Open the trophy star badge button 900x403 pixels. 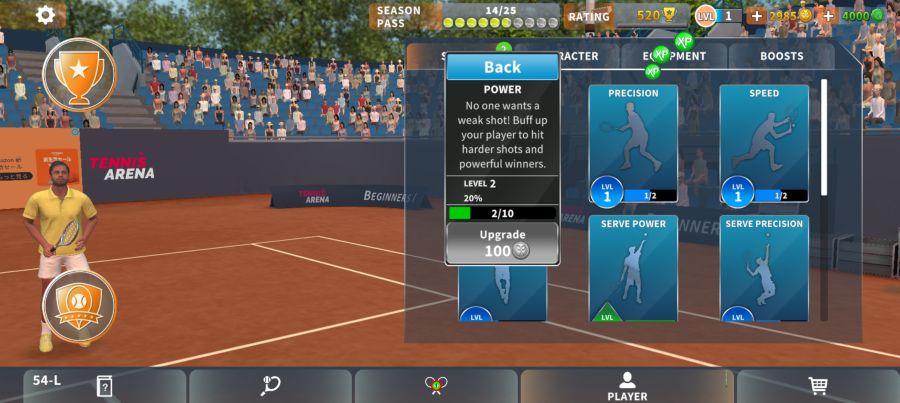[79, 72]
